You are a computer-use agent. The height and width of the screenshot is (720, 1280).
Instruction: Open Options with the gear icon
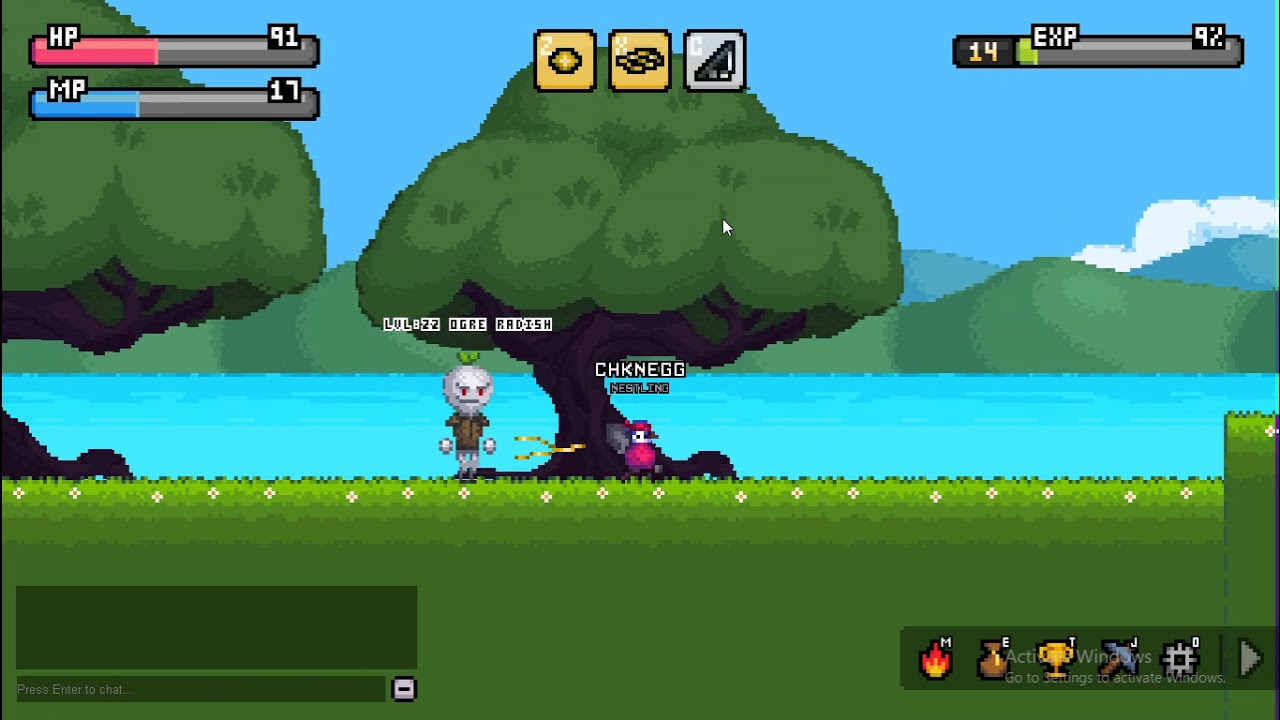(1182, 657)
